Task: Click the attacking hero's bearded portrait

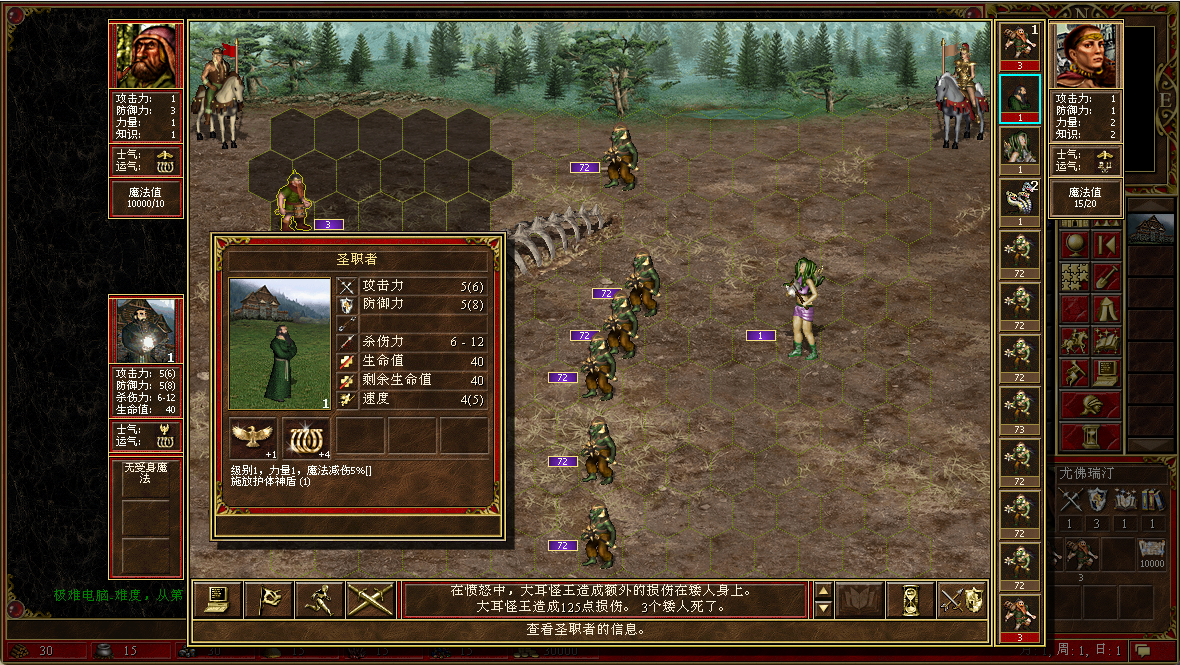Action: click(146, 56)
